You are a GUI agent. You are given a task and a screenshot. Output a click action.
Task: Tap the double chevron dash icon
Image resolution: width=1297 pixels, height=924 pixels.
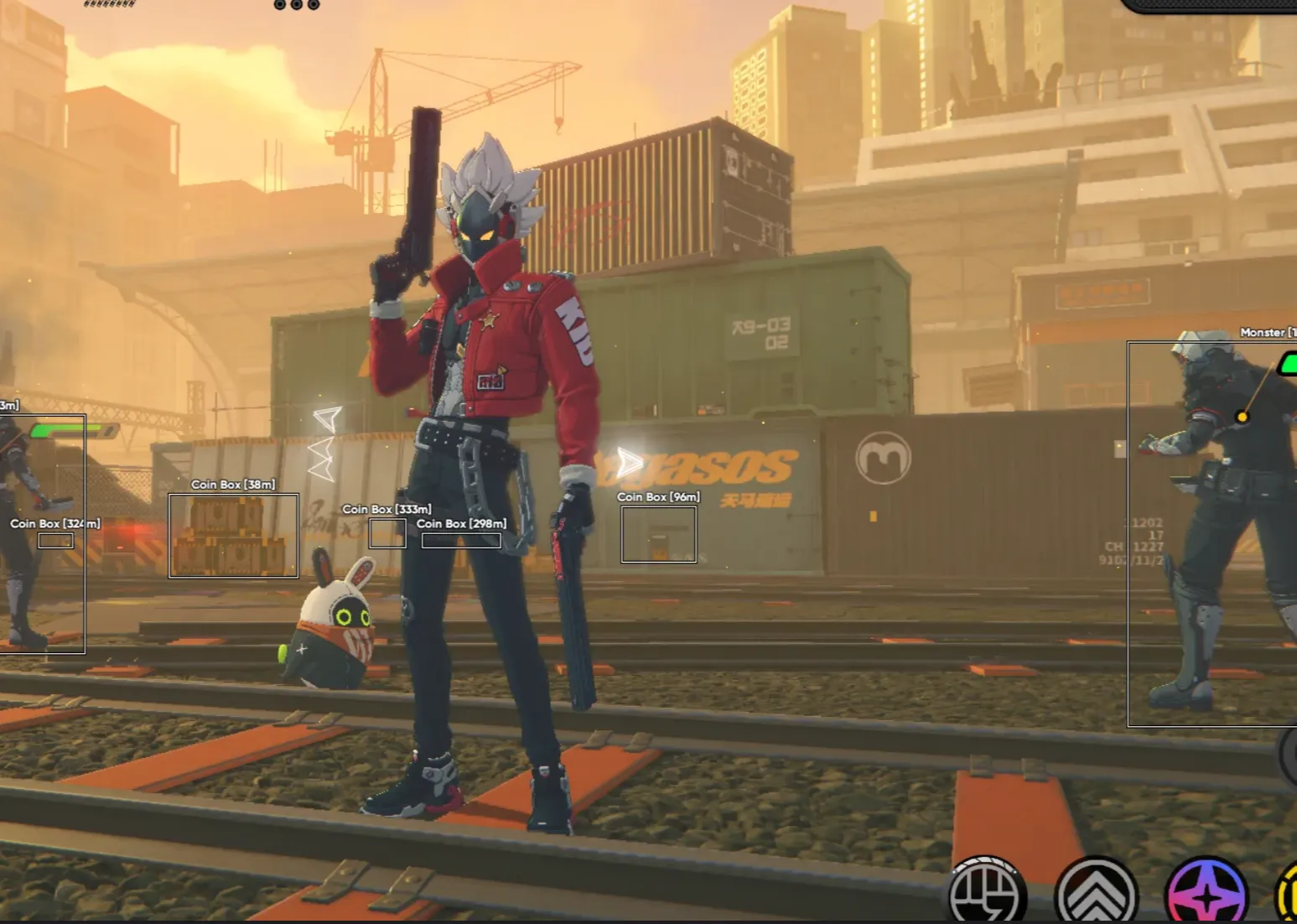pos(1095,895)
